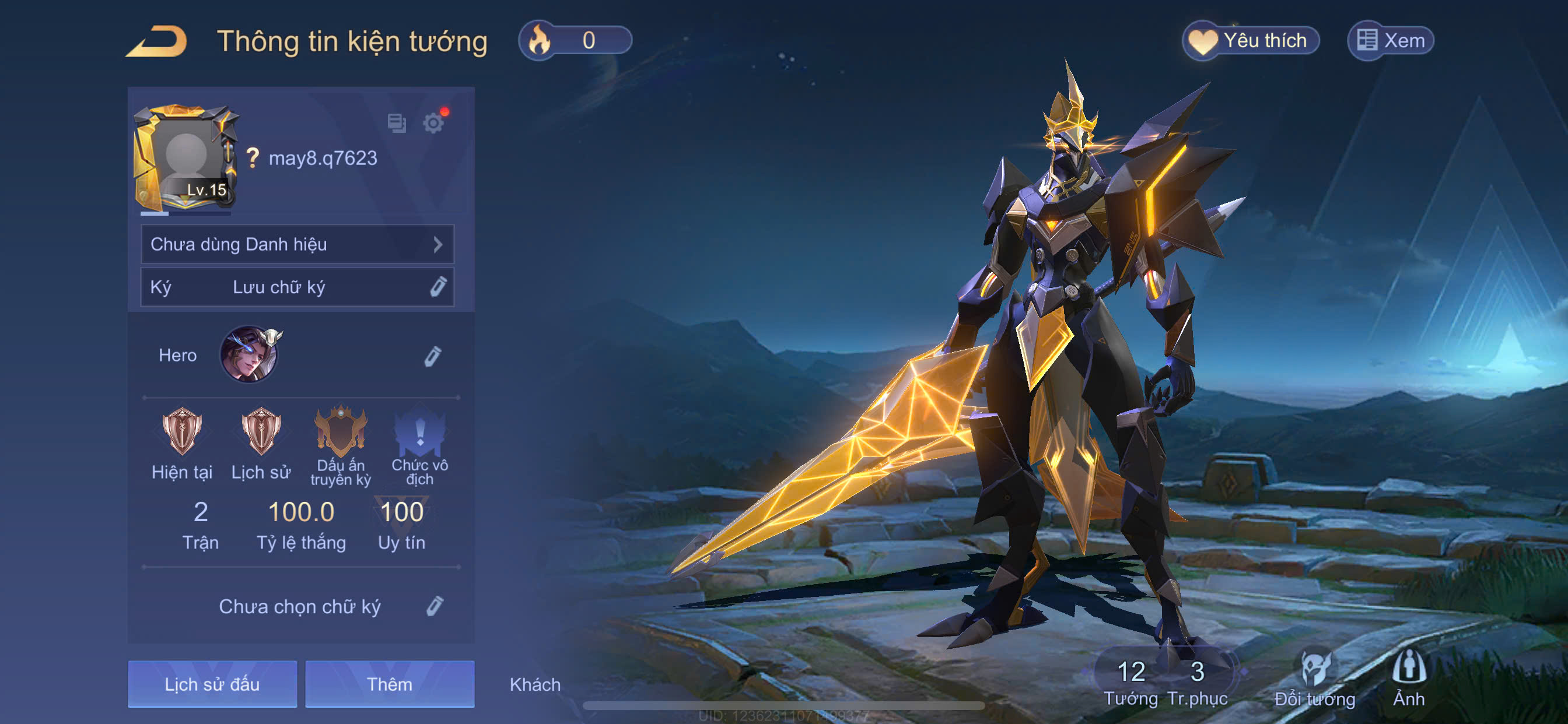Image resolution: width=1568 pixels, height=724 pixels.
Task: Edit the favorite Hero with pencil icon
Action: pyautogui.click(x=432, y=357)
